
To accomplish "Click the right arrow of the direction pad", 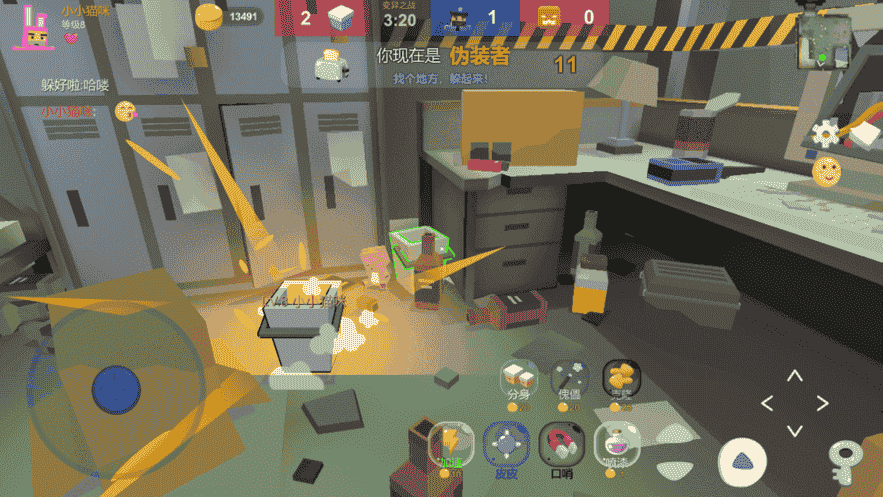I will point(822,404).
